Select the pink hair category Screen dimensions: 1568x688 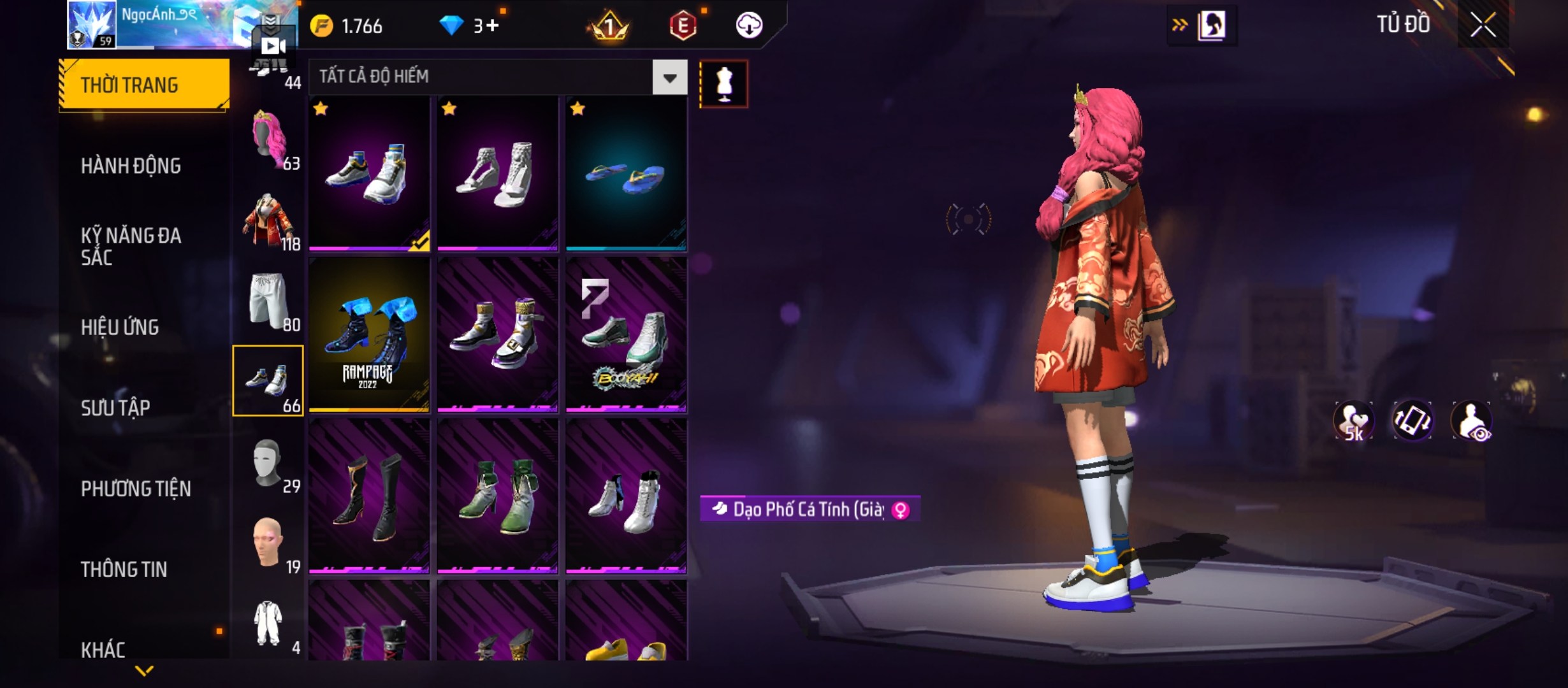coord(268,139)
